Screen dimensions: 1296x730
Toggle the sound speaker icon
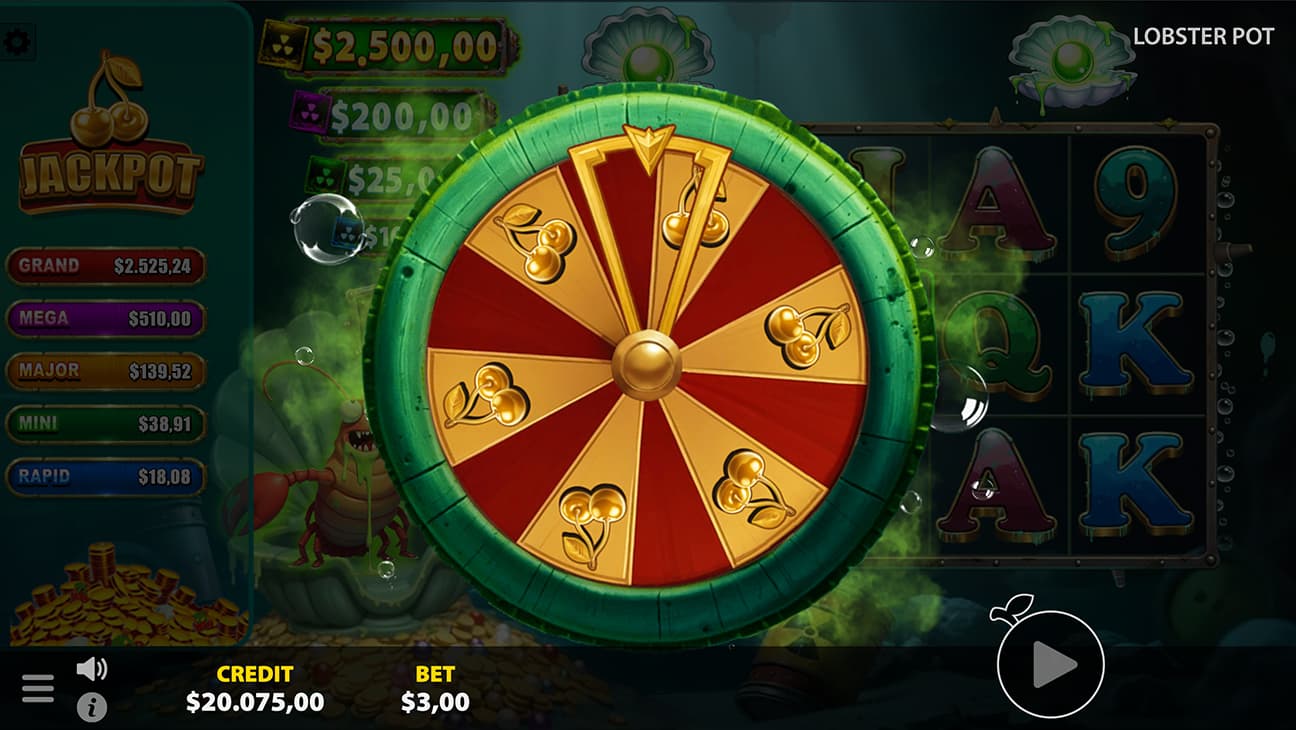tap(91, 668)
